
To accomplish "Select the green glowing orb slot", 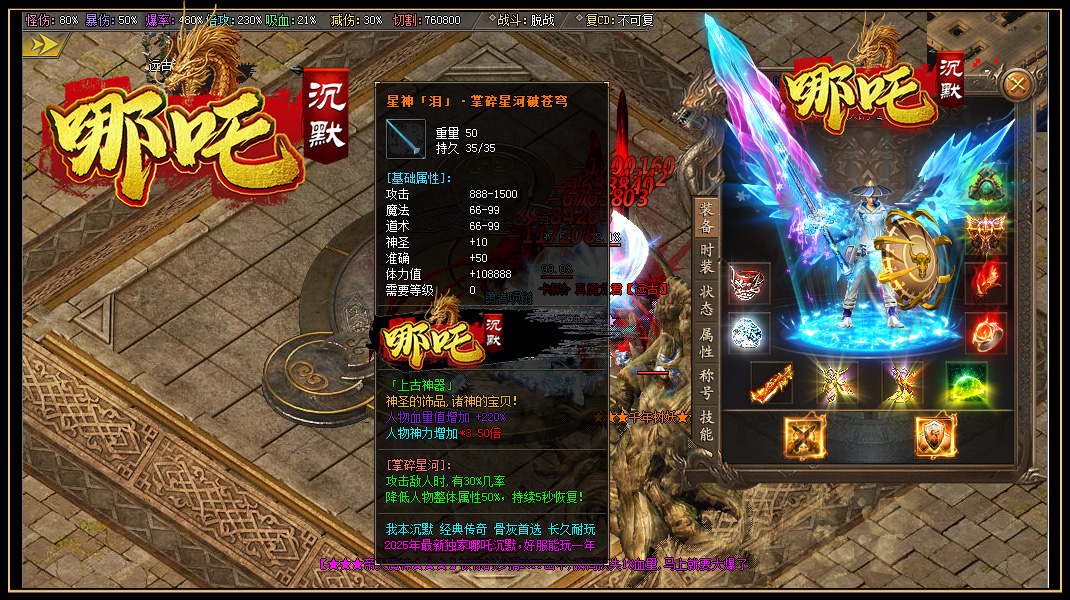I will pos(966,382).
